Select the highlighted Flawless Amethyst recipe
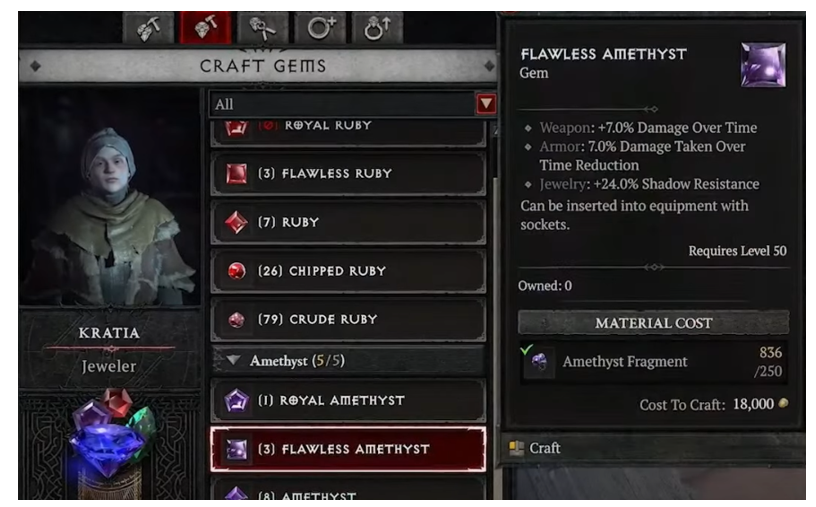The width and height of the screenshot is (816, 507). 348,449
